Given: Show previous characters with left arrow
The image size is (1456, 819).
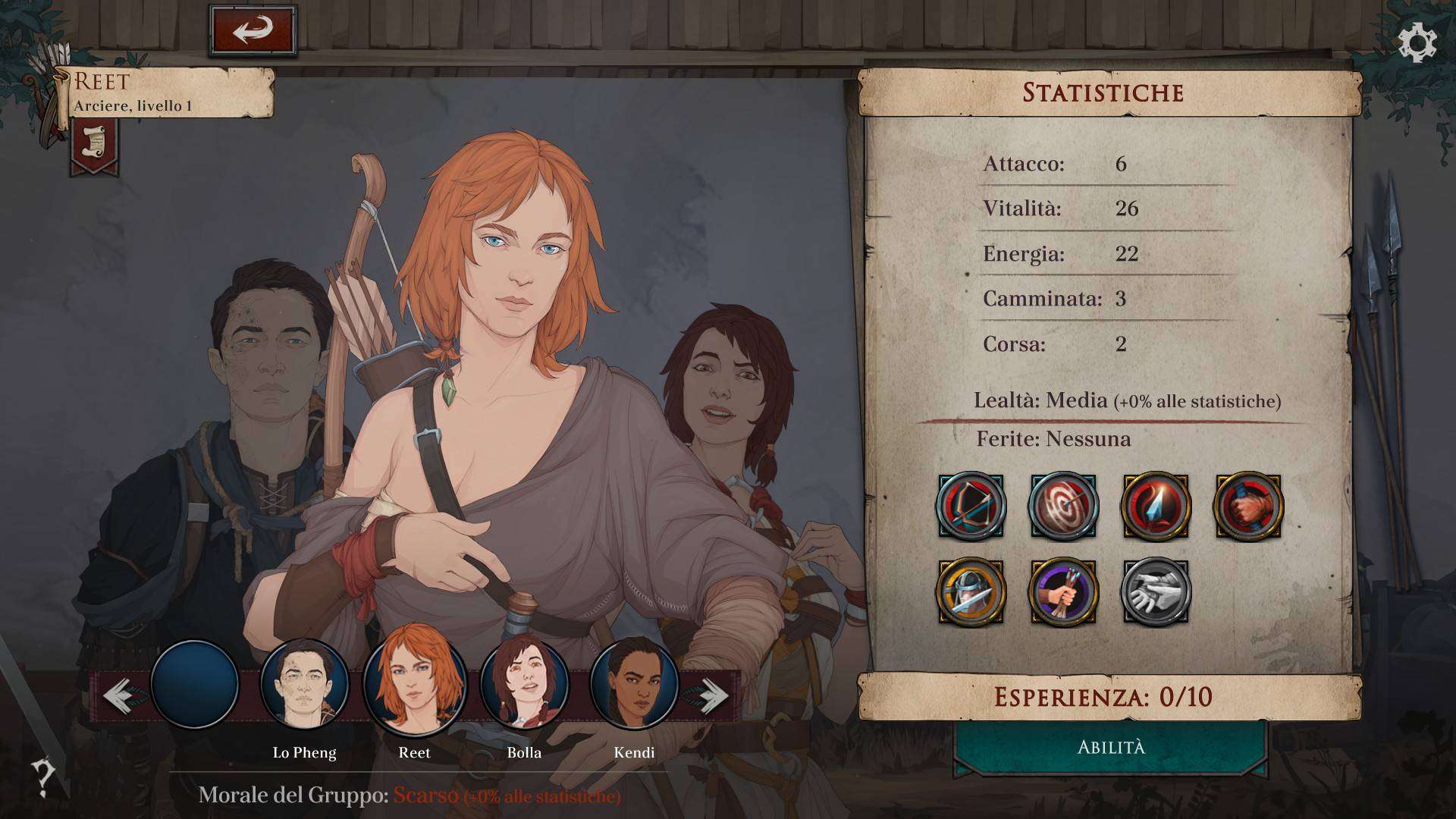Looking at the screenshot, I should pos(120,695).
